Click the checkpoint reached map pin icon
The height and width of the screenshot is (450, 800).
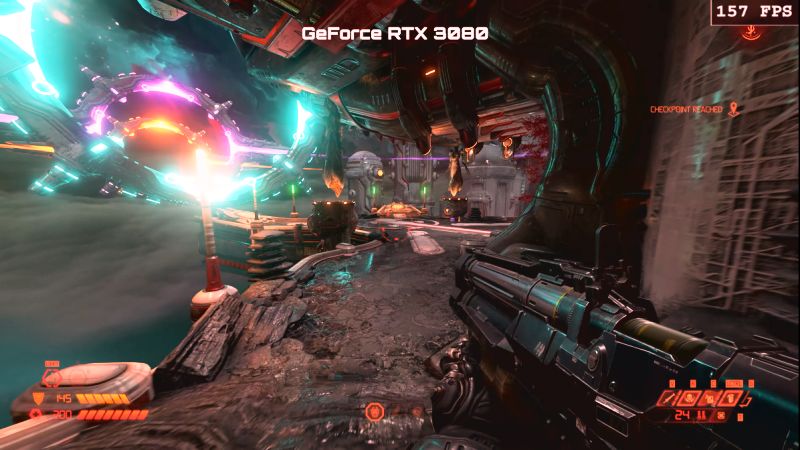point(733,108)
